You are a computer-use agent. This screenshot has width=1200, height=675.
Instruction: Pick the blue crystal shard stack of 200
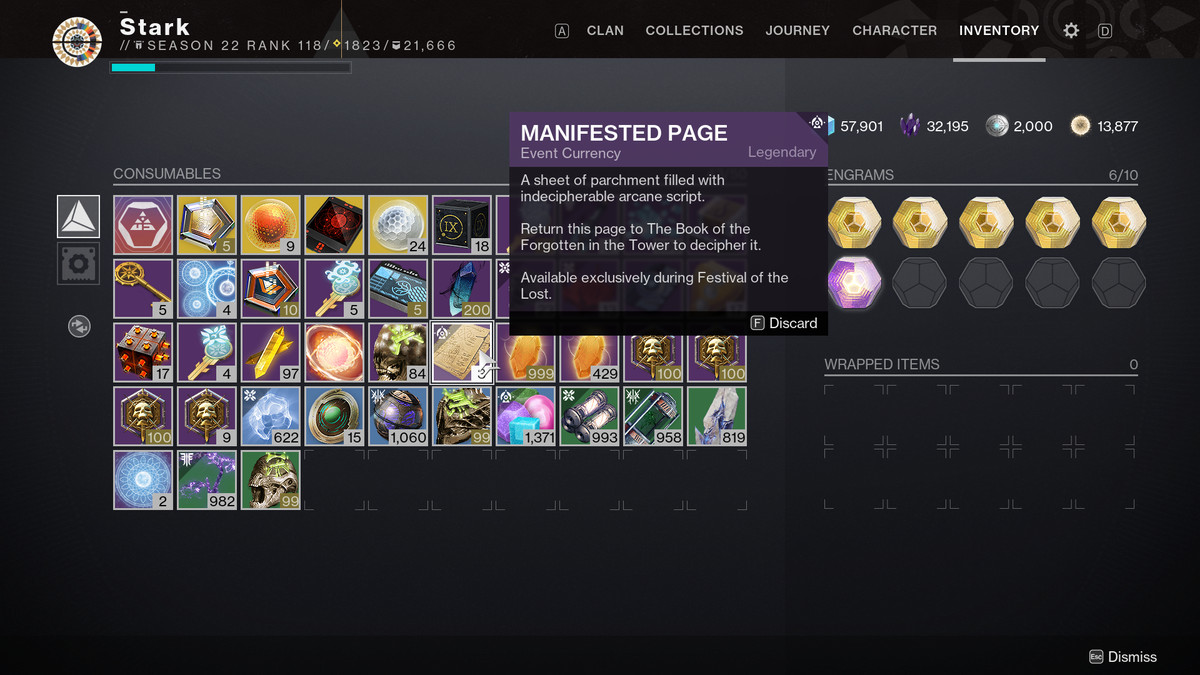click(462, 289)
